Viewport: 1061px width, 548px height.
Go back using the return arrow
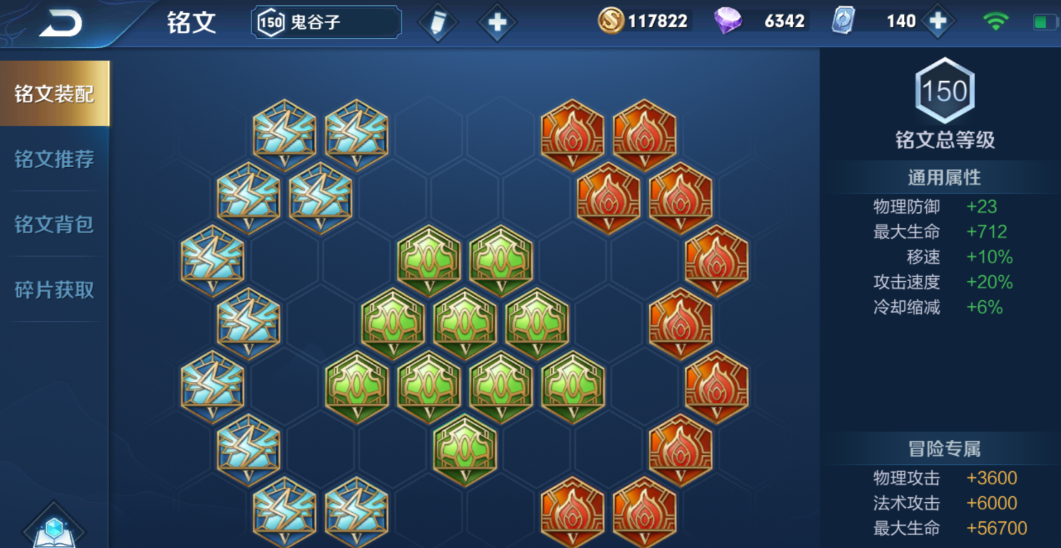pos(60,23)
